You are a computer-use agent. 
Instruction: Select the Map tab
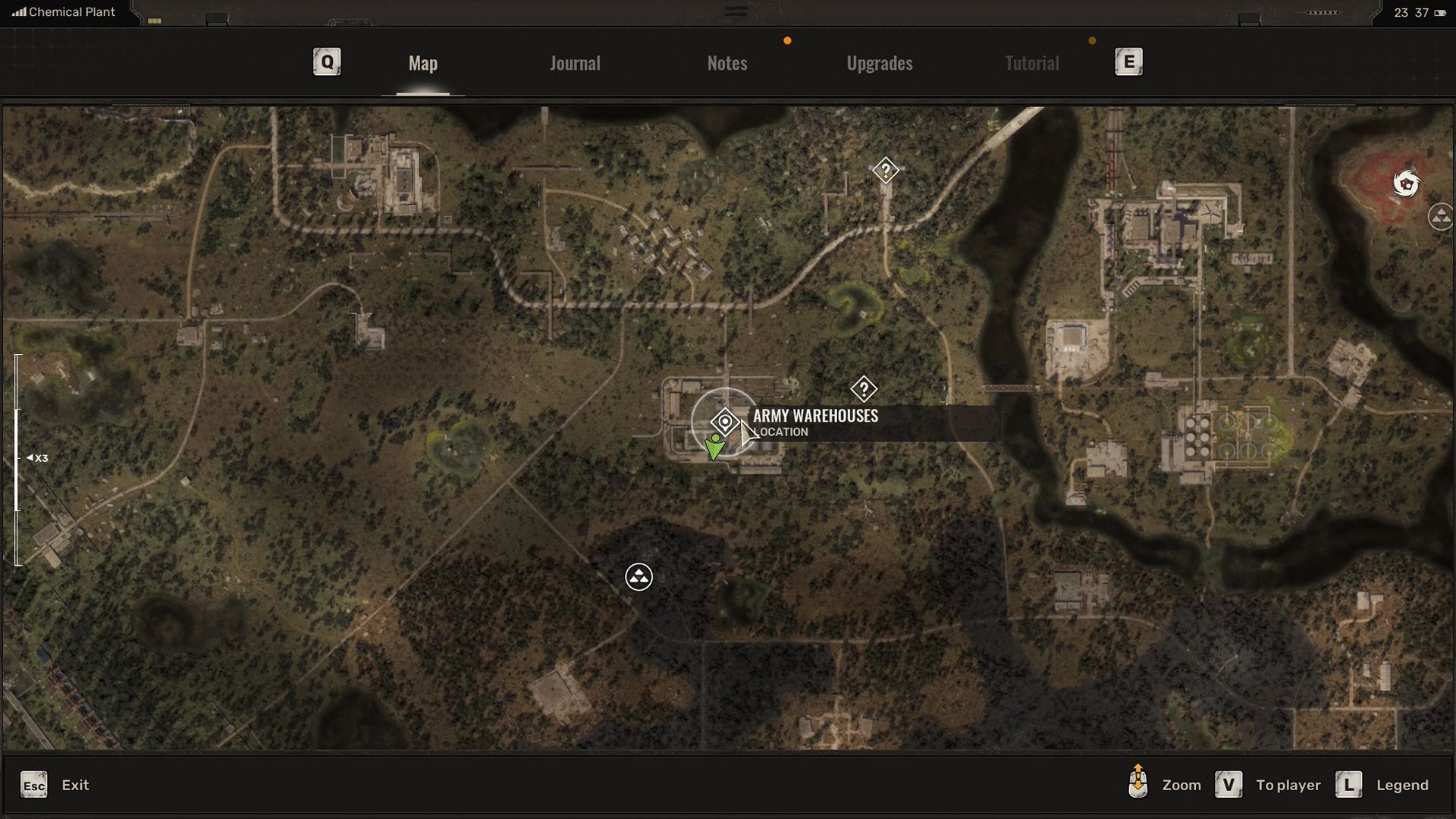(422, 63)
